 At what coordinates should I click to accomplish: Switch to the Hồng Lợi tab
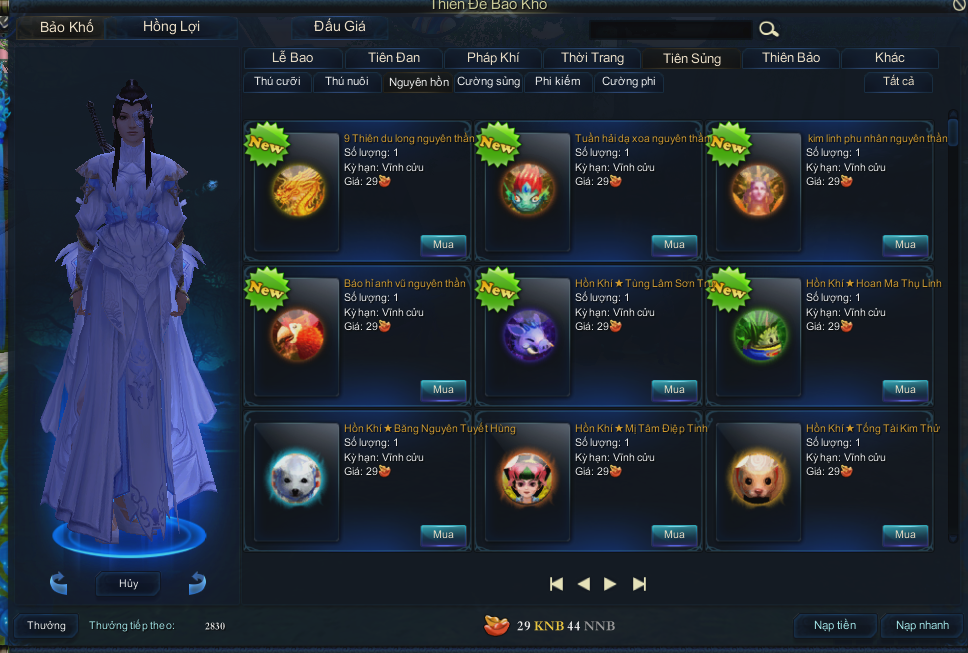coord(171,27)
